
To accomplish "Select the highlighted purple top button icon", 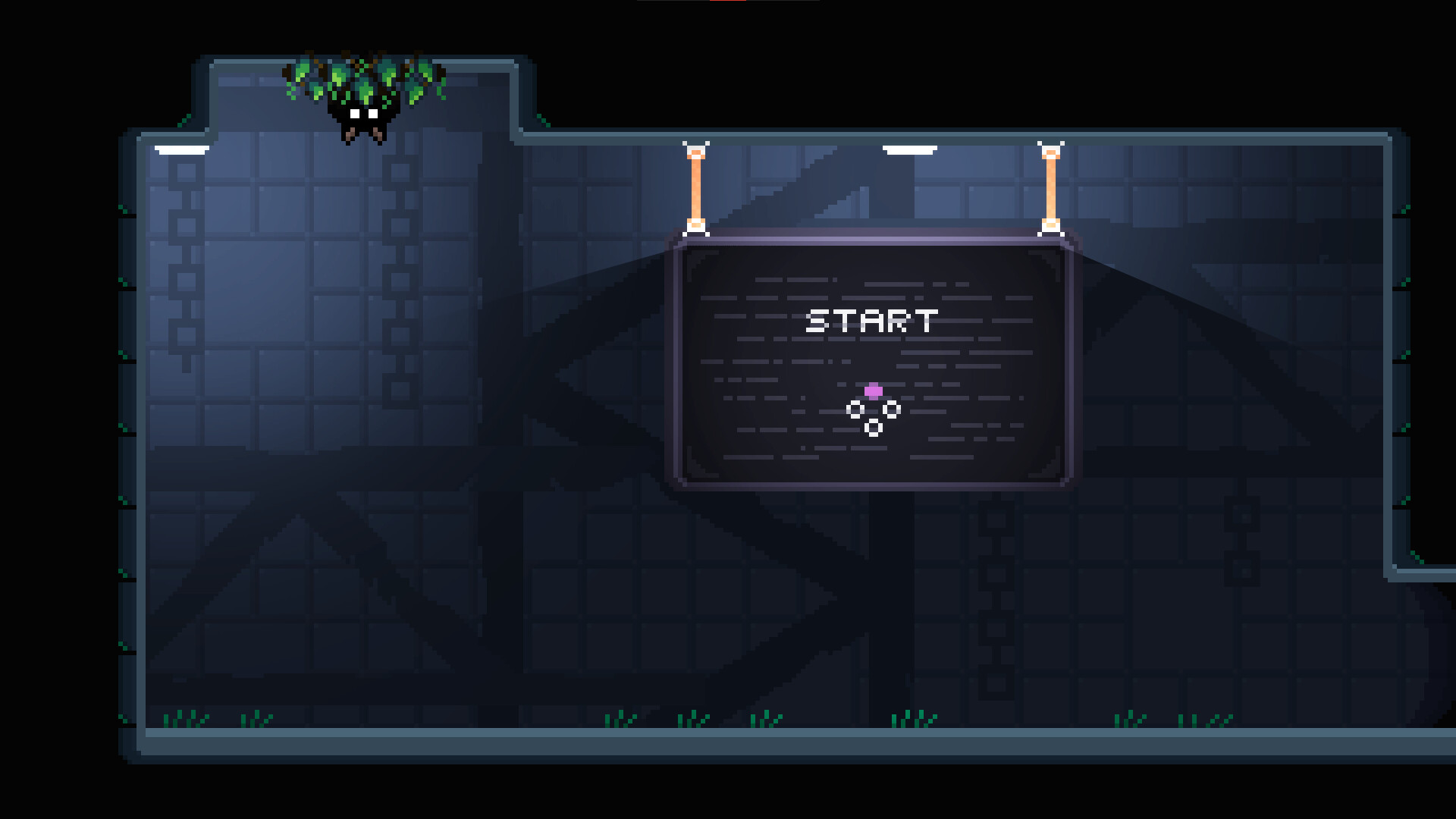I will coord(874,391).
